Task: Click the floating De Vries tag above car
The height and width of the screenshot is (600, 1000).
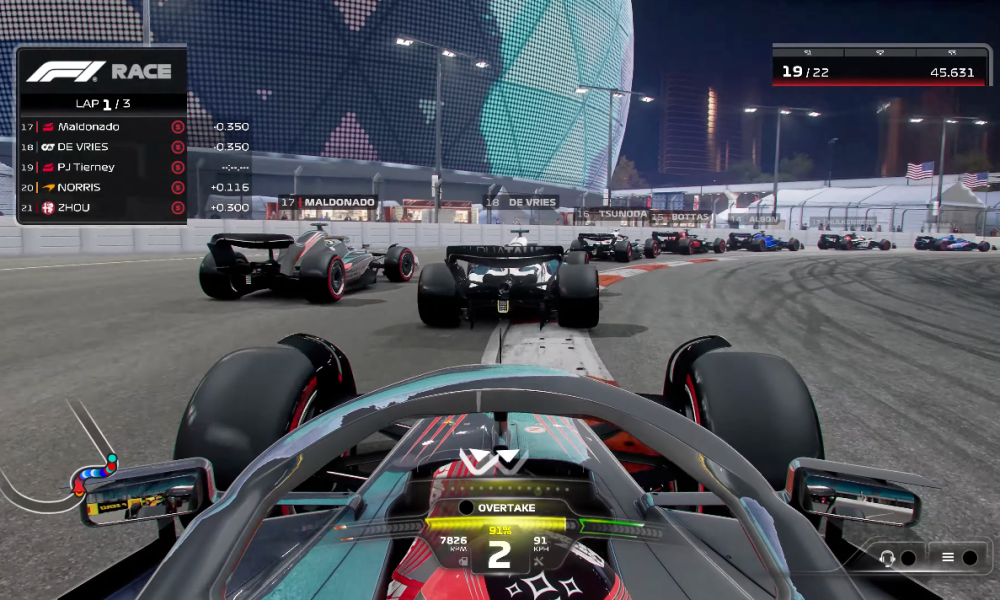Action: 521,202
